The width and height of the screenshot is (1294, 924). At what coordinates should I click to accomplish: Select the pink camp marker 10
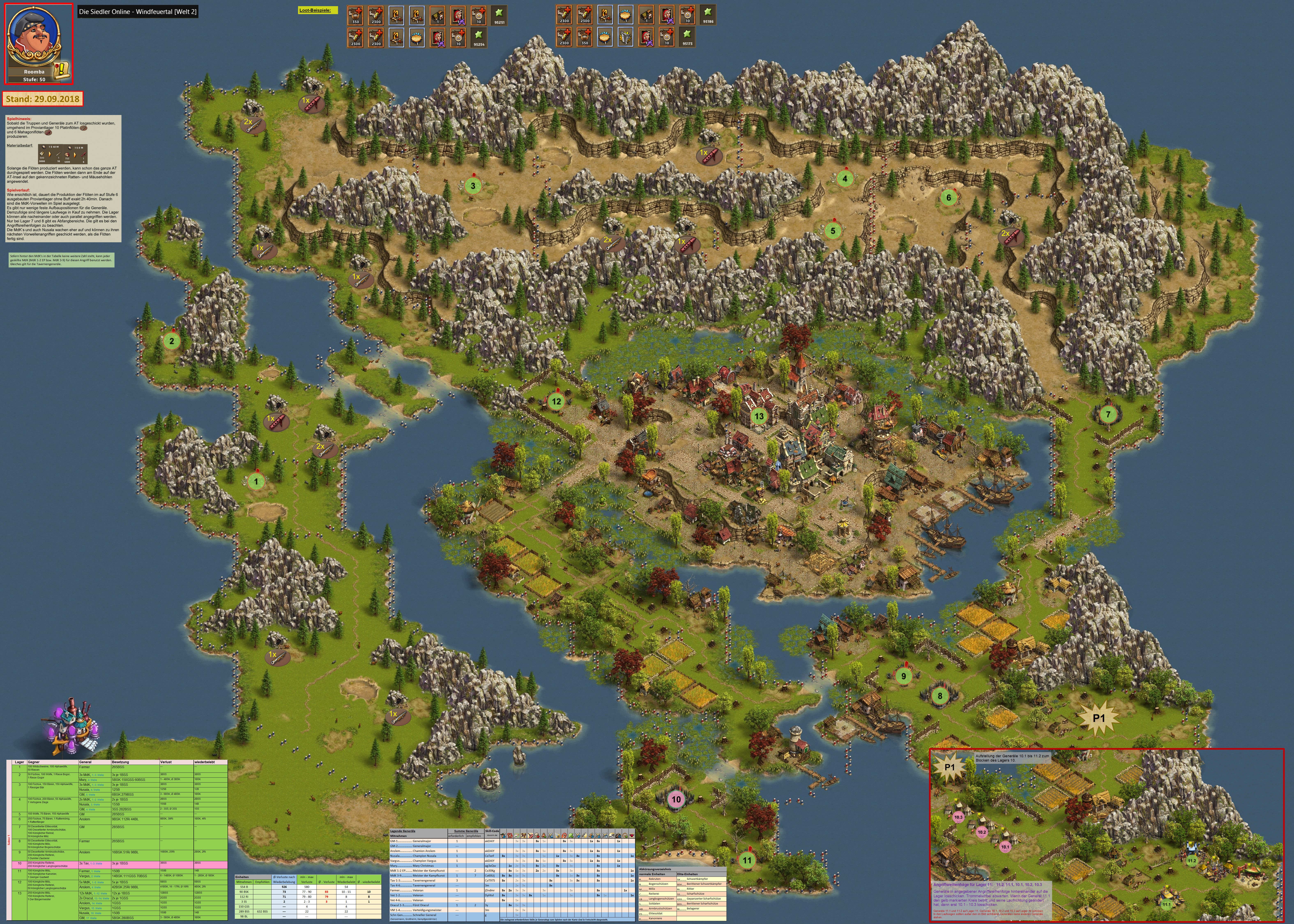[x=676, y=799]
